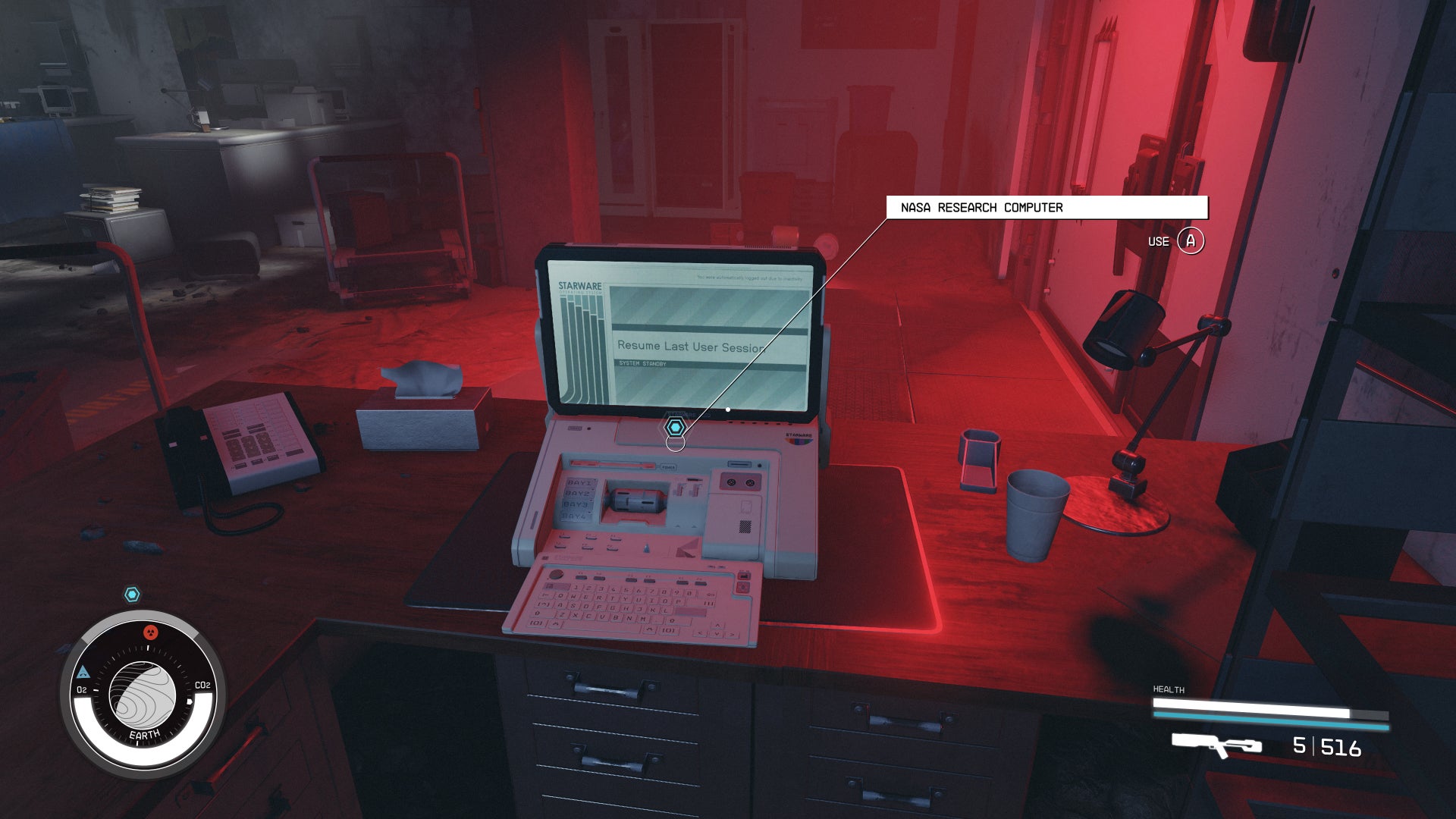Toggle the BAY1 drive slot switch

pos(579,482)
